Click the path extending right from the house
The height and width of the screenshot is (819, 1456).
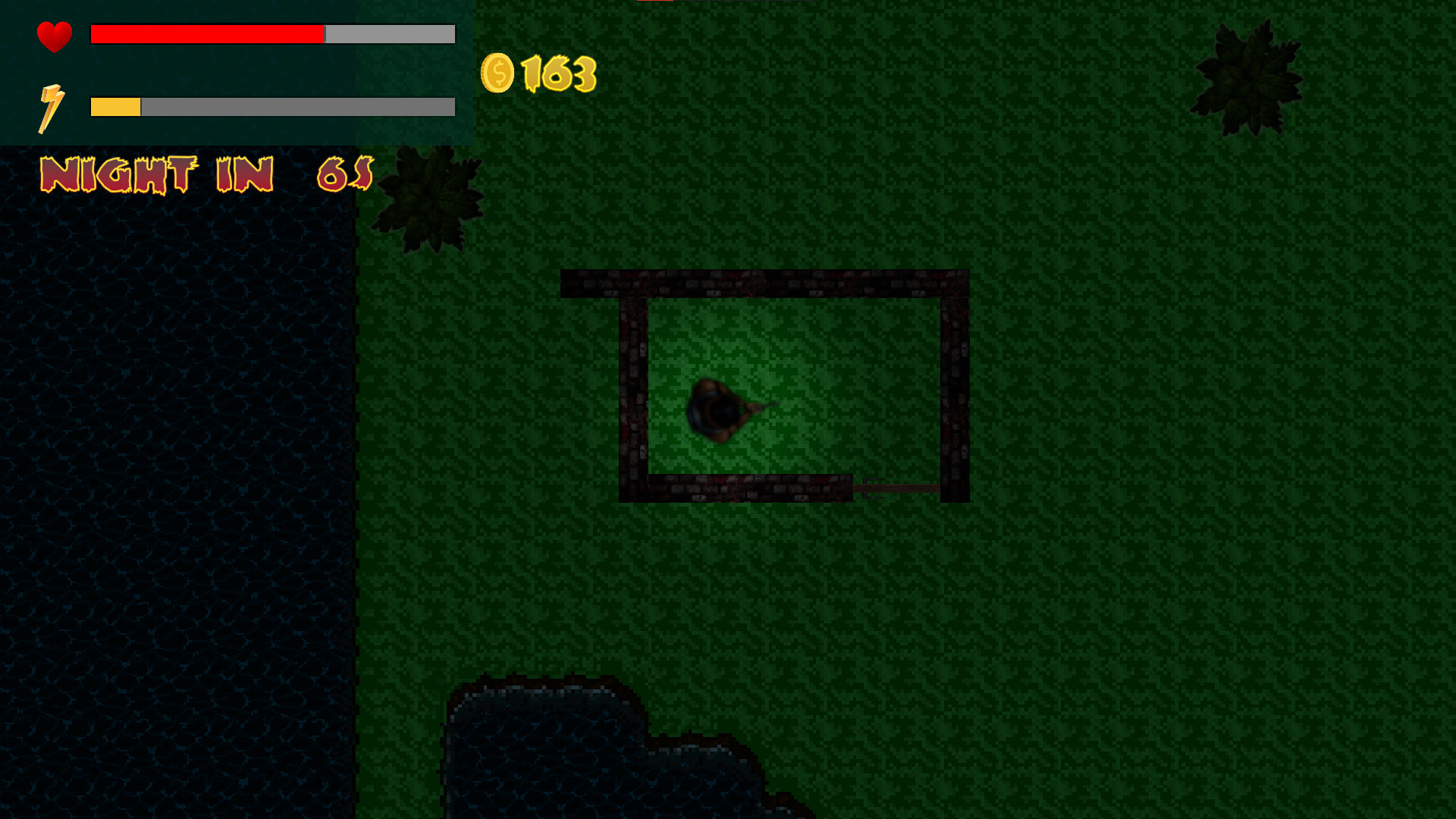910,488
